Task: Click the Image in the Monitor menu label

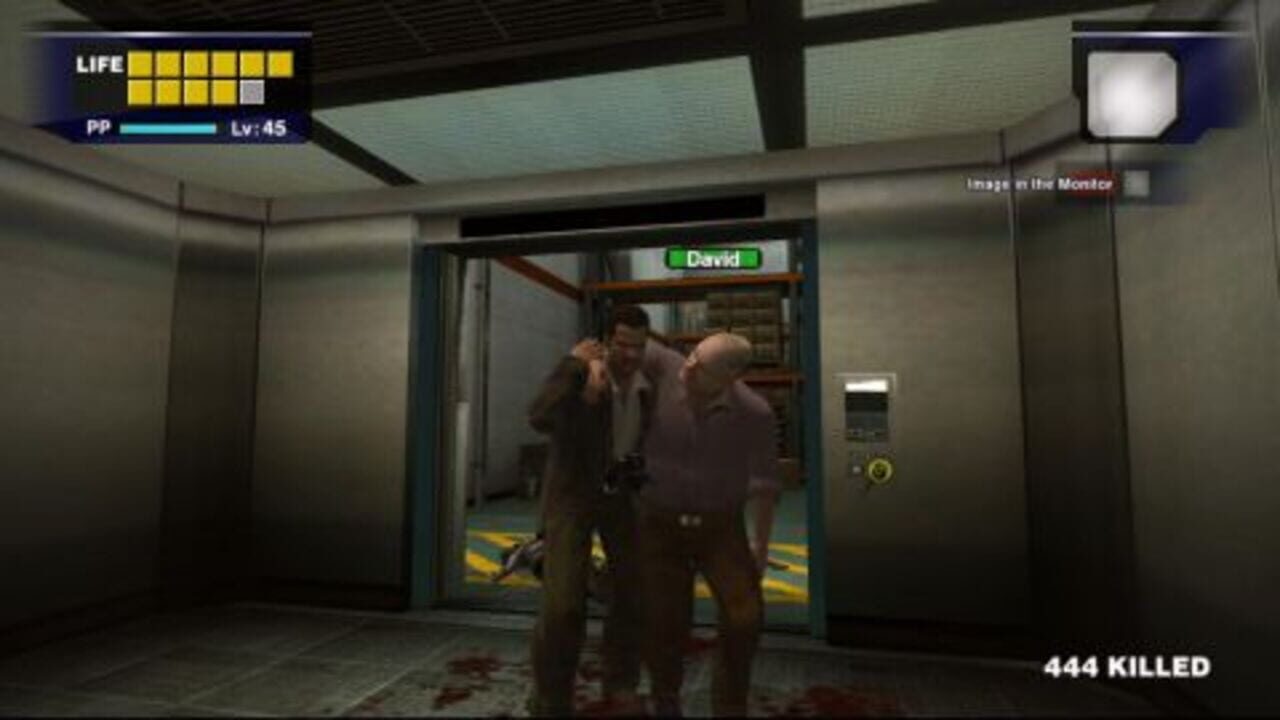Action: (1040, 183)
